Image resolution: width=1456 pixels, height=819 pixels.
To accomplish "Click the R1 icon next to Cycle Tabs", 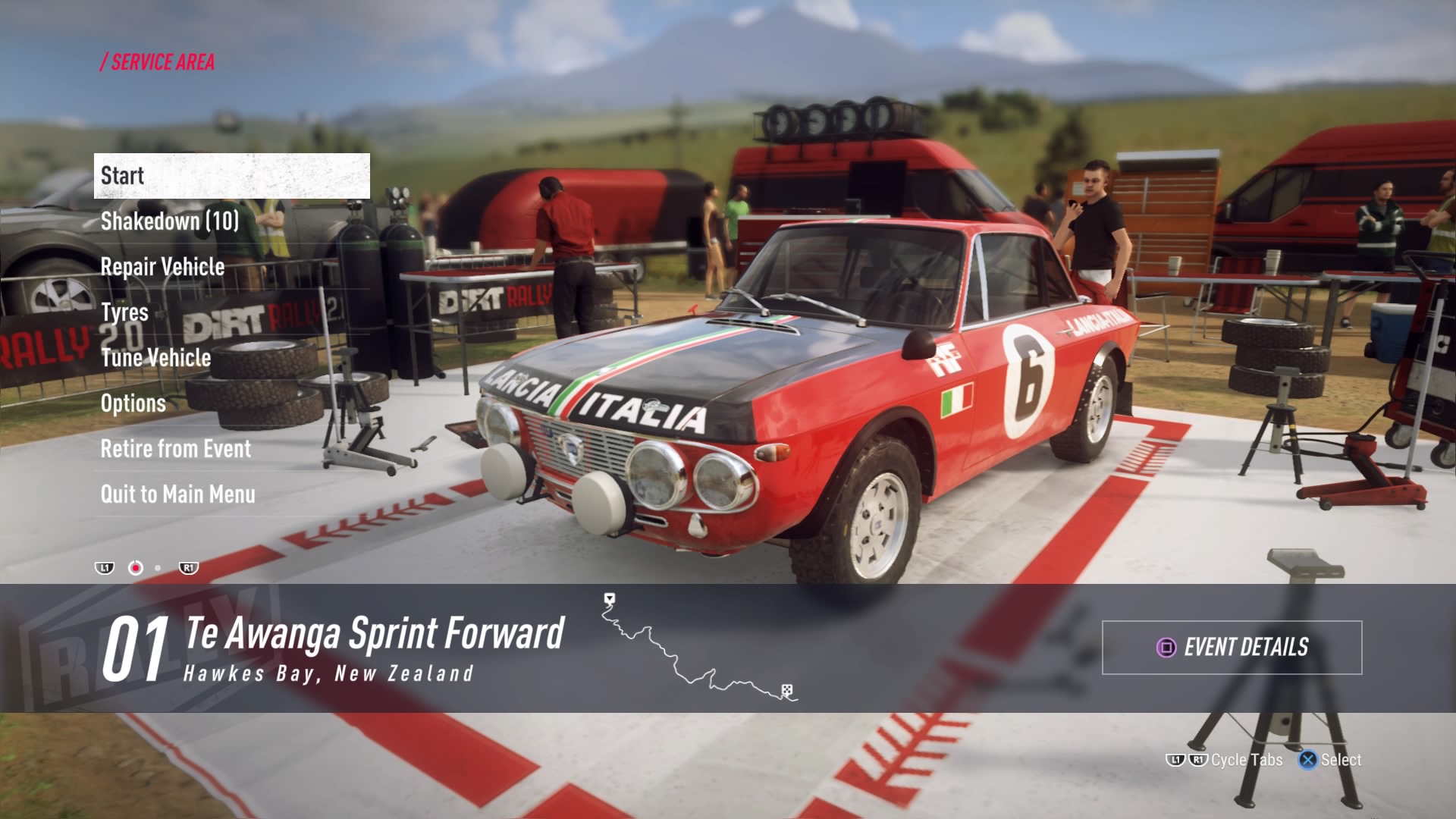I will click(x=1198, y=760).
